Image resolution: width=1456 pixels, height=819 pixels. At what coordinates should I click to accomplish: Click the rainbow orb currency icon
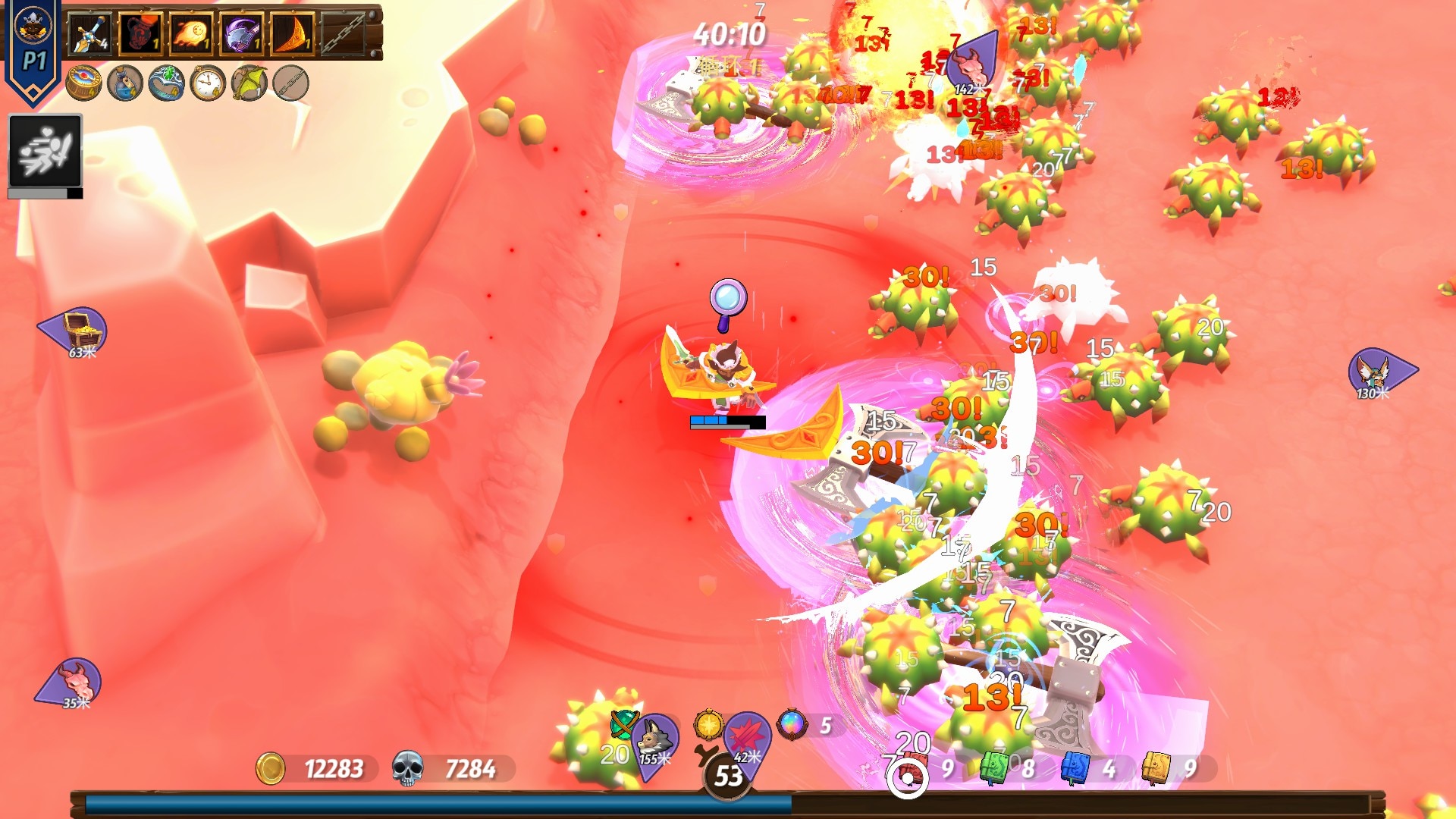(792, 725)
